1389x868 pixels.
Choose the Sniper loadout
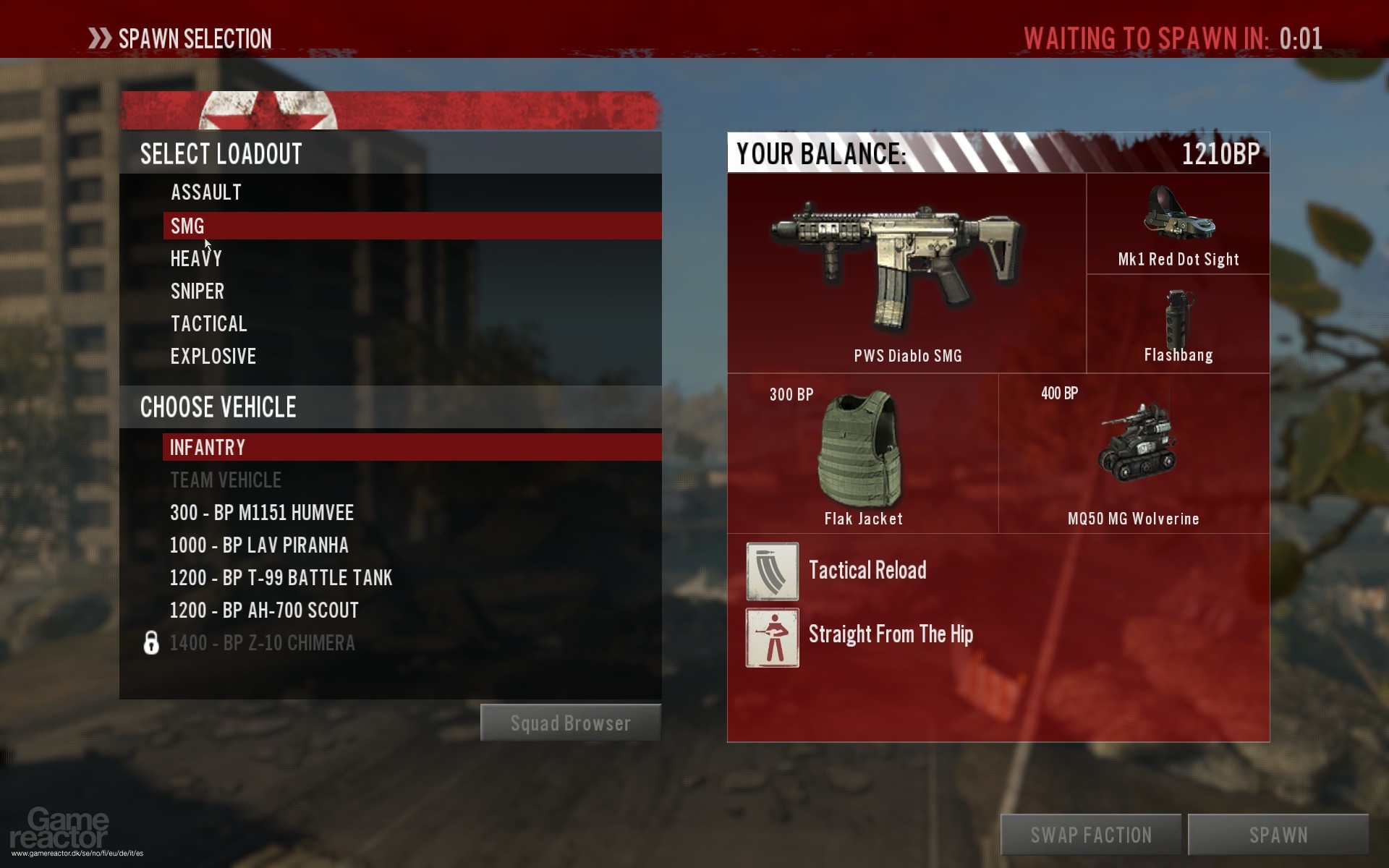point(197,291)
